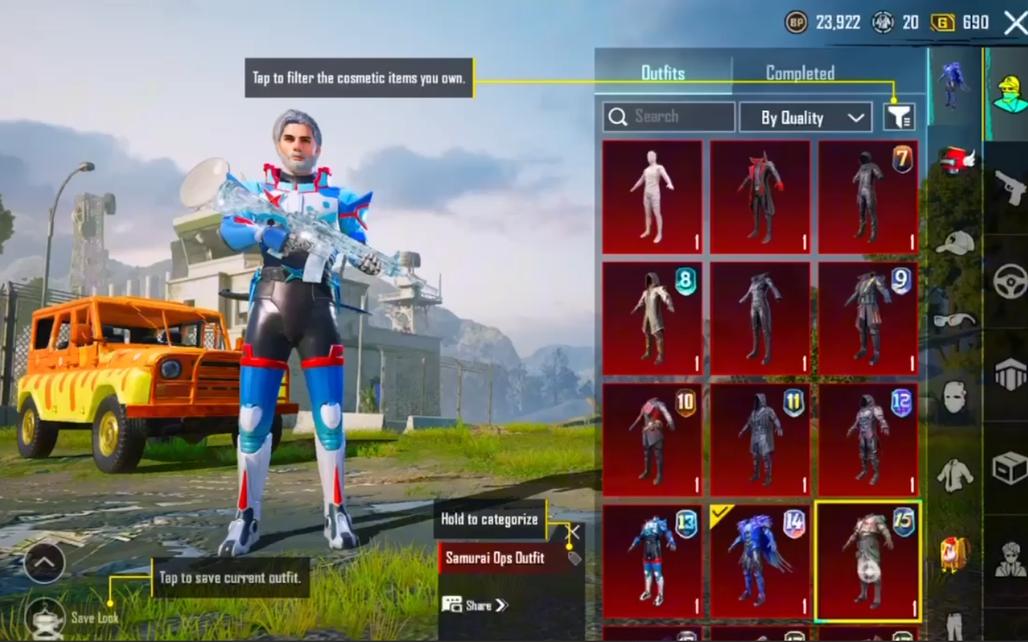
Task: Open the steering wheel vehicle category
Action: coord(1010,280)
